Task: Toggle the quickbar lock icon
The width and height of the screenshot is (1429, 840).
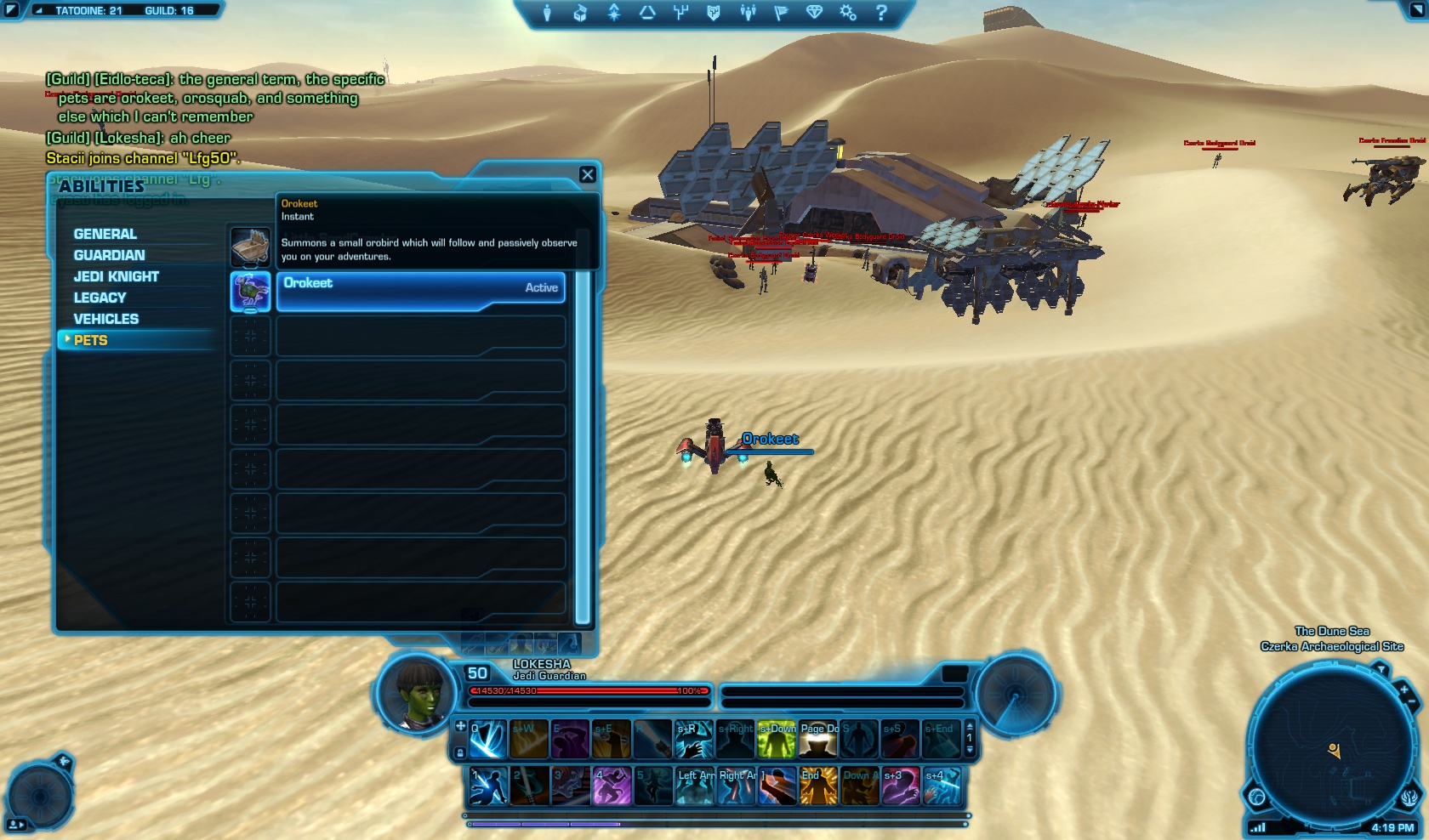Action: pos(460,752)
